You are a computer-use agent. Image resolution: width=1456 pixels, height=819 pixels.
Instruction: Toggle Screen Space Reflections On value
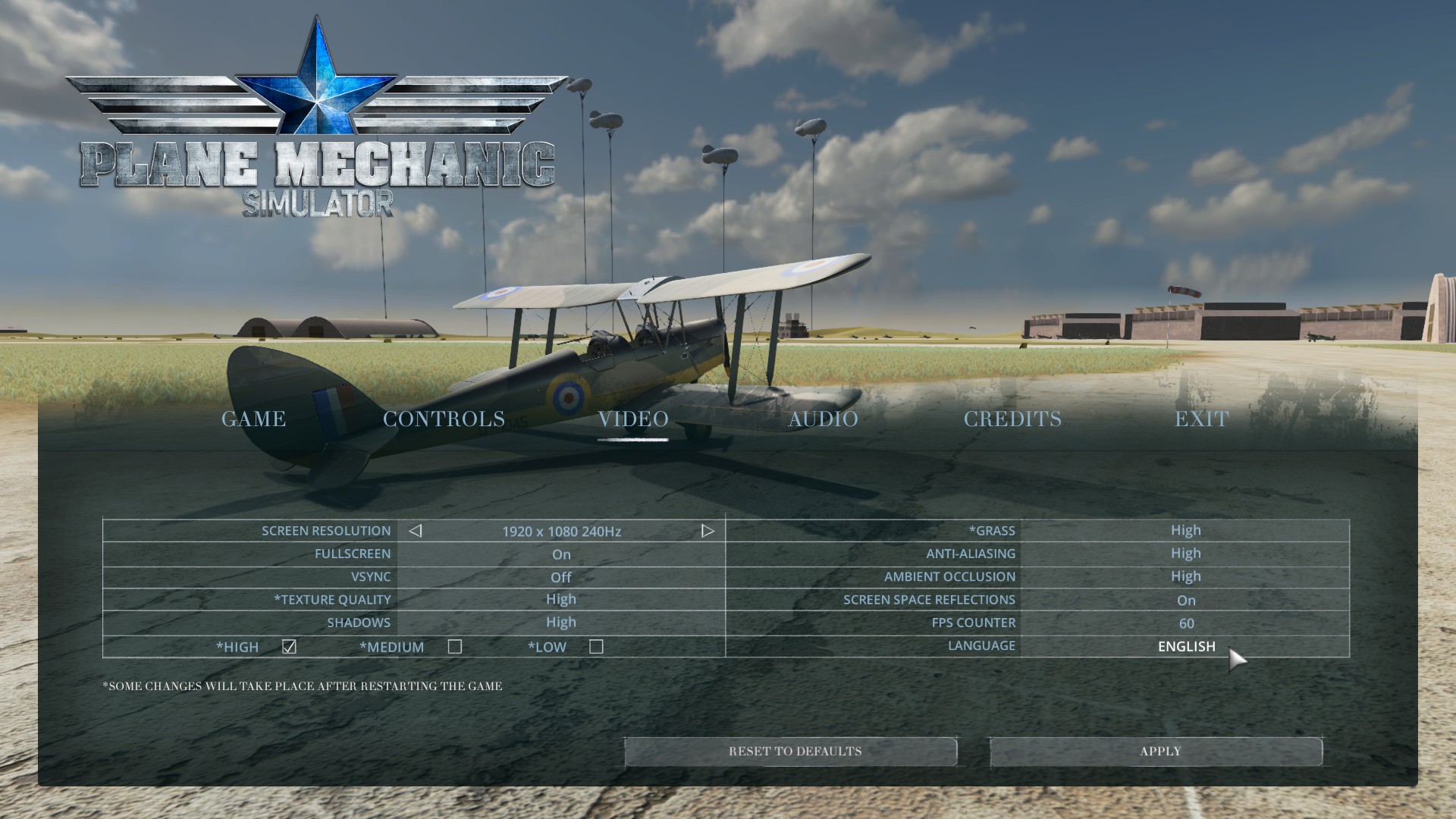pyautogui.click(x=1186, y=601)
